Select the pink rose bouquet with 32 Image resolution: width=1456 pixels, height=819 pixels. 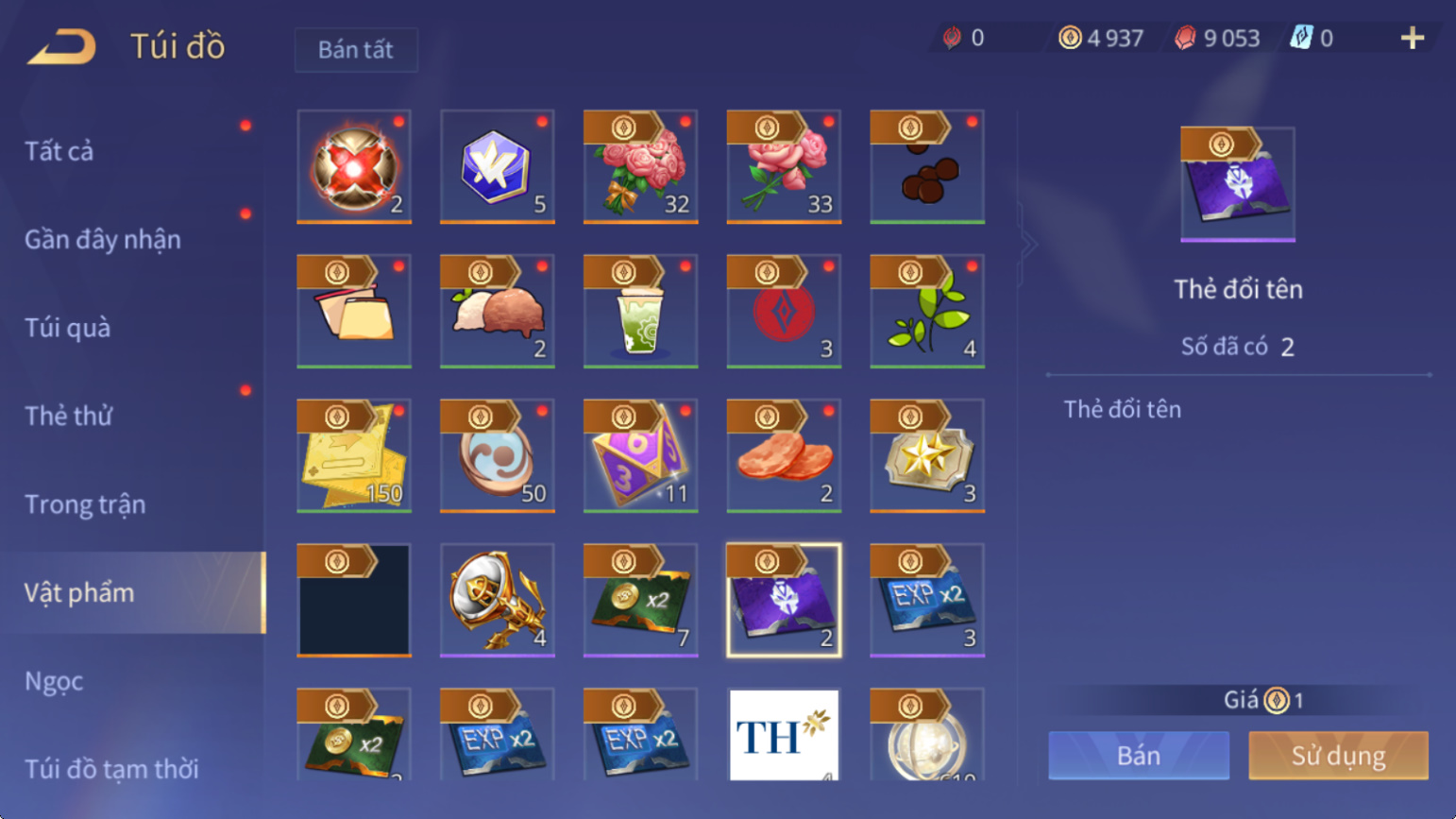click(x=640, y=166)
